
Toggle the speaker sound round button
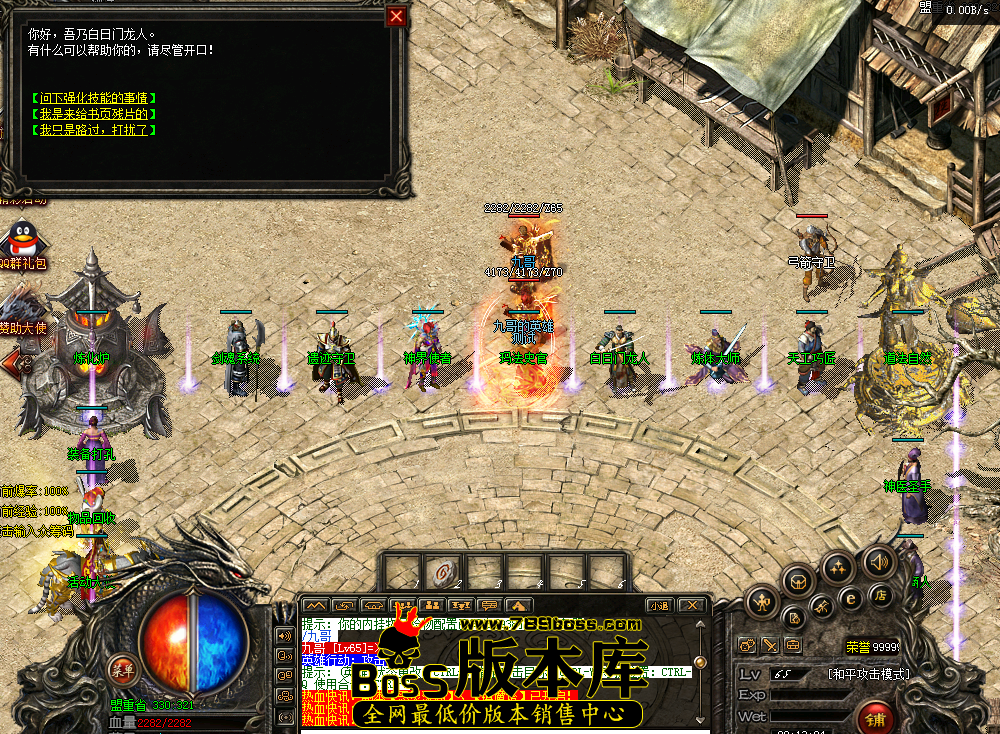[878, 560]
